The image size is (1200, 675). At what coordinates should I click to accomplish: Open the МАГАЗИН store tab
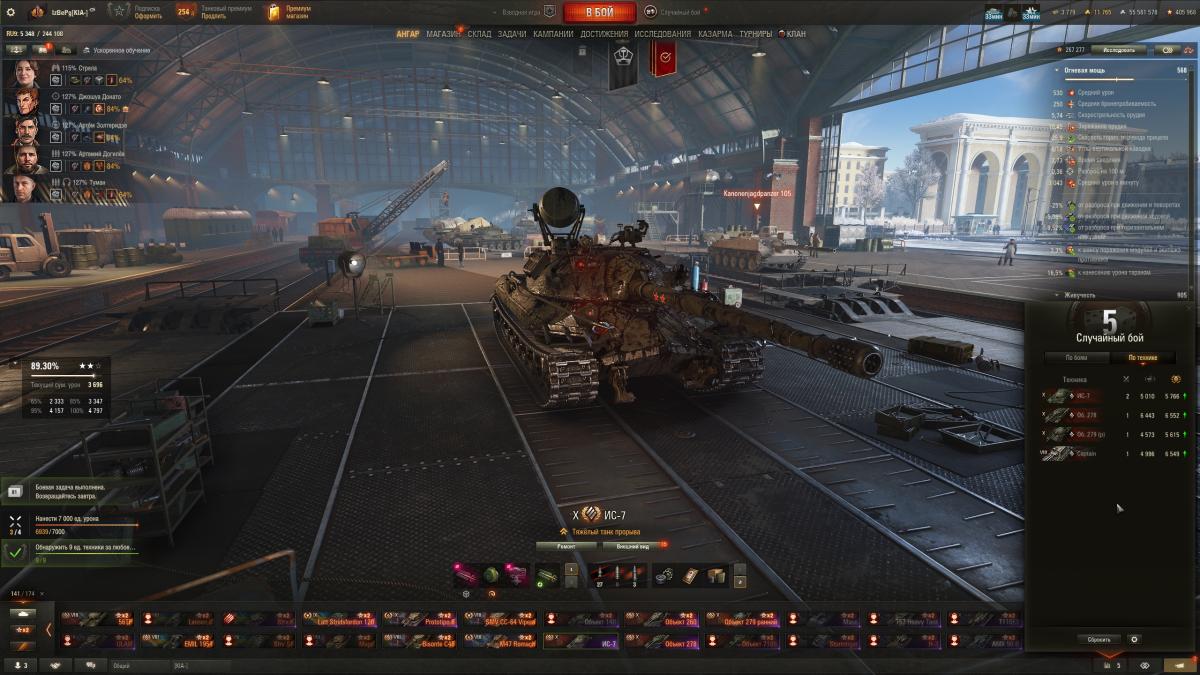pos(443,34)
